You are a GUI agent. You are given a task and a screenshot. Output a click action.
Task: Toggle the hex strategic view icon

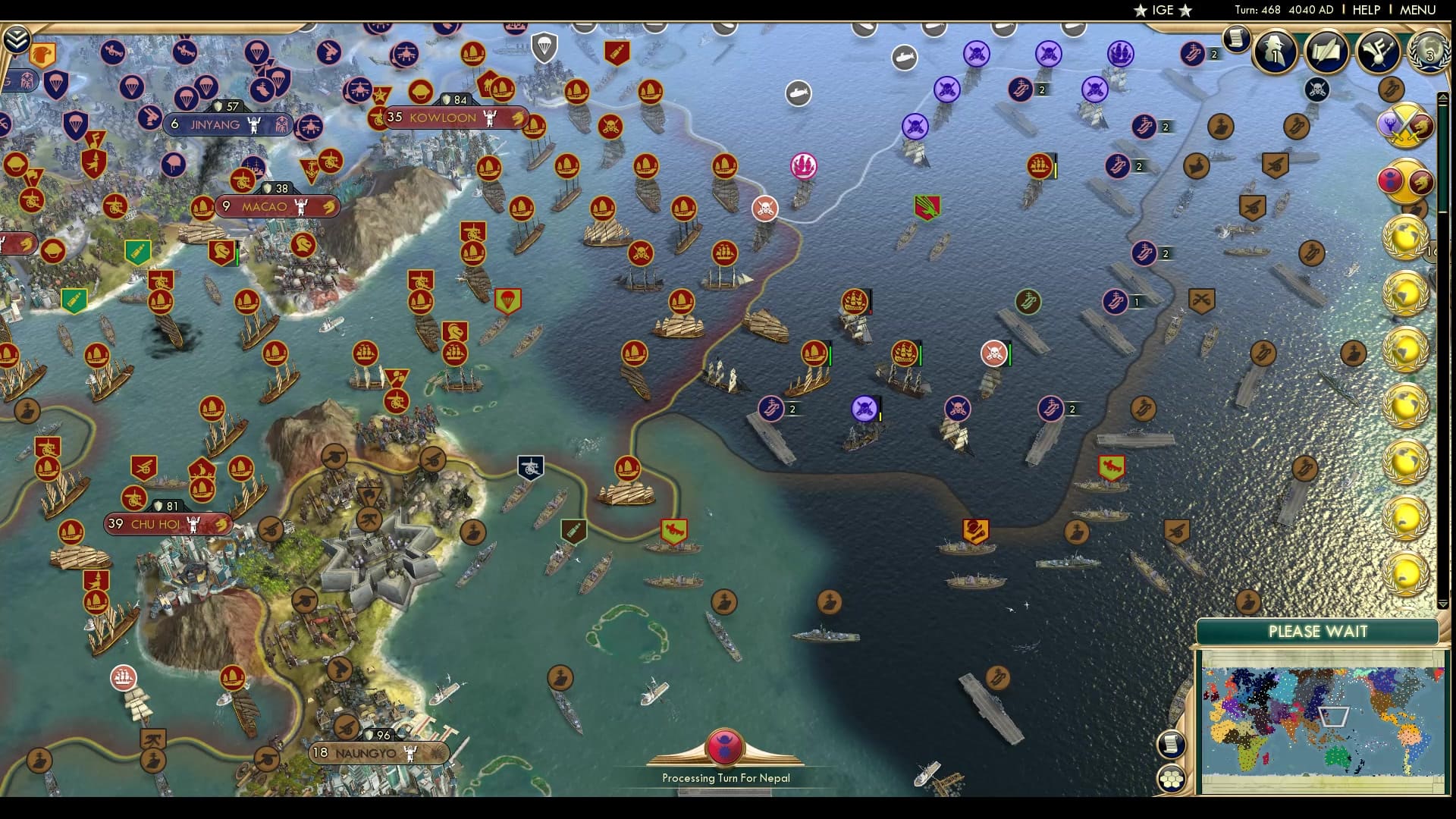[x=1172, y=778]
